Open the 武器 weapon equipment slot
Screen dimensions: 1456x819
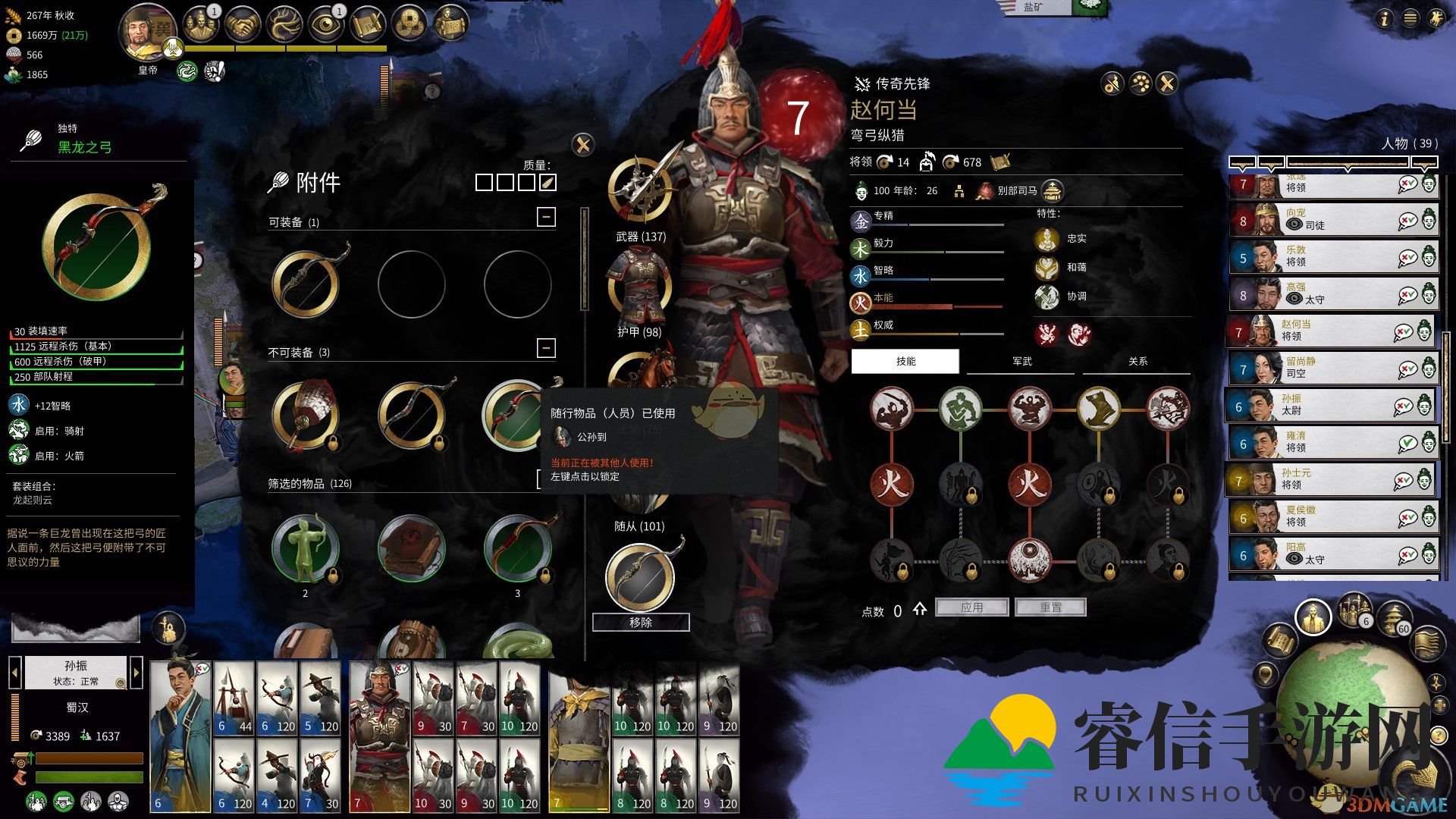tap(641, 191)
